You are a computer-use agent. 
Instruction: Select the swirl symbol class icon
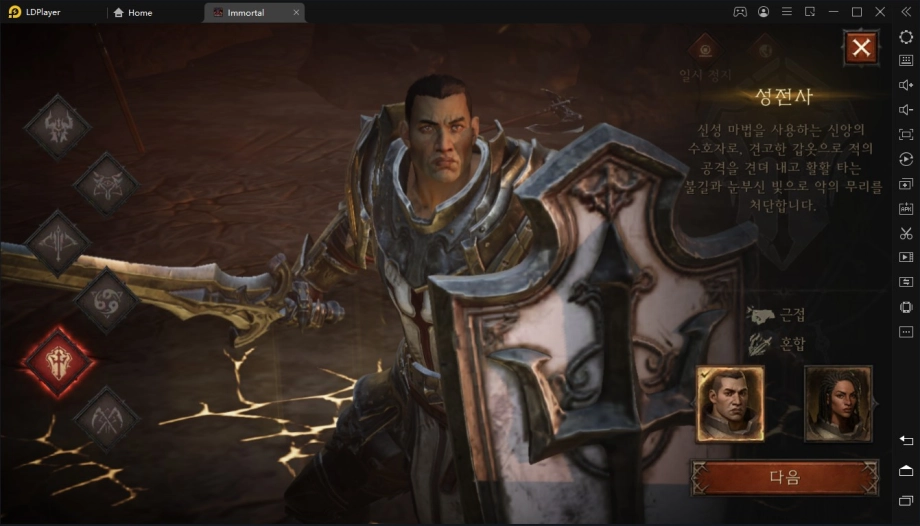pos(106,300)
